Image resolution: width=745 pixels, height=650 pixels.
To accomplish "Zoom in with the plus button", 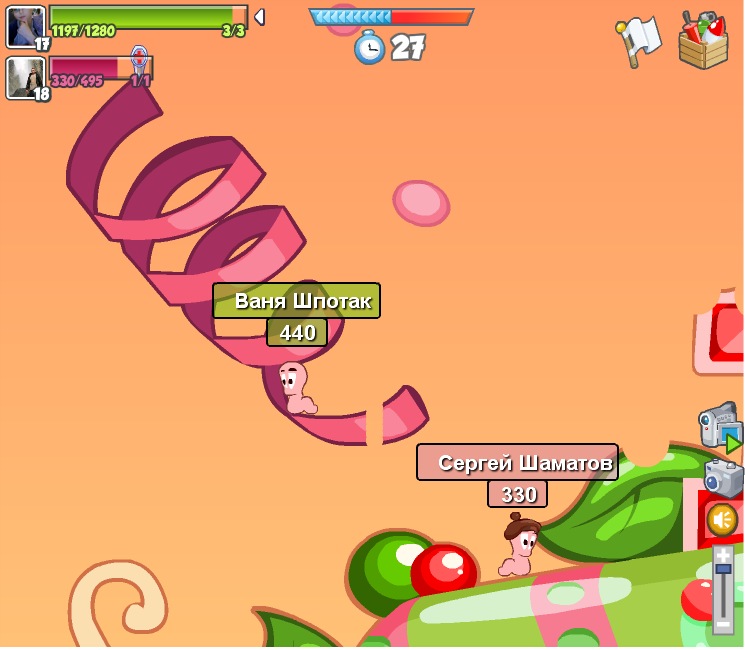I will pyautogui.click(x=723, y=554).
